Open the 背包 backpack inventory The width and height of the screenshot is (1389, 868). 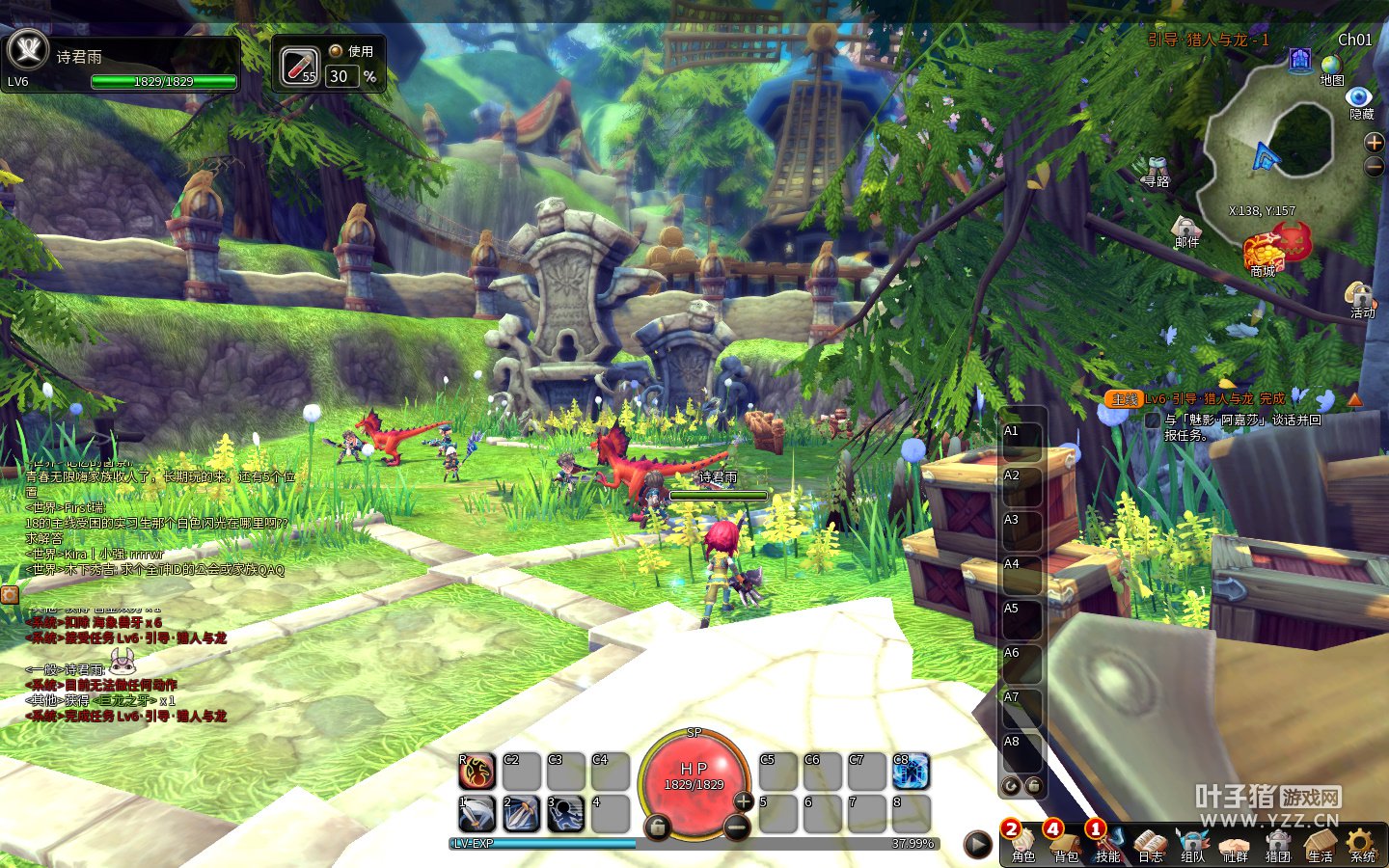pyautogui.click(x=1066, y=844)
